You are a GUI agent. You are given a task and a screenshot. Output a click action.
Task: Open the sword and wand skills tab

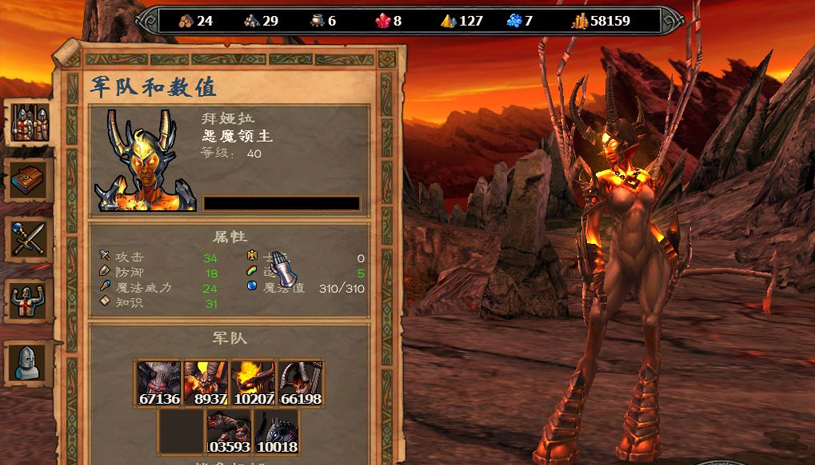[29, 239]
